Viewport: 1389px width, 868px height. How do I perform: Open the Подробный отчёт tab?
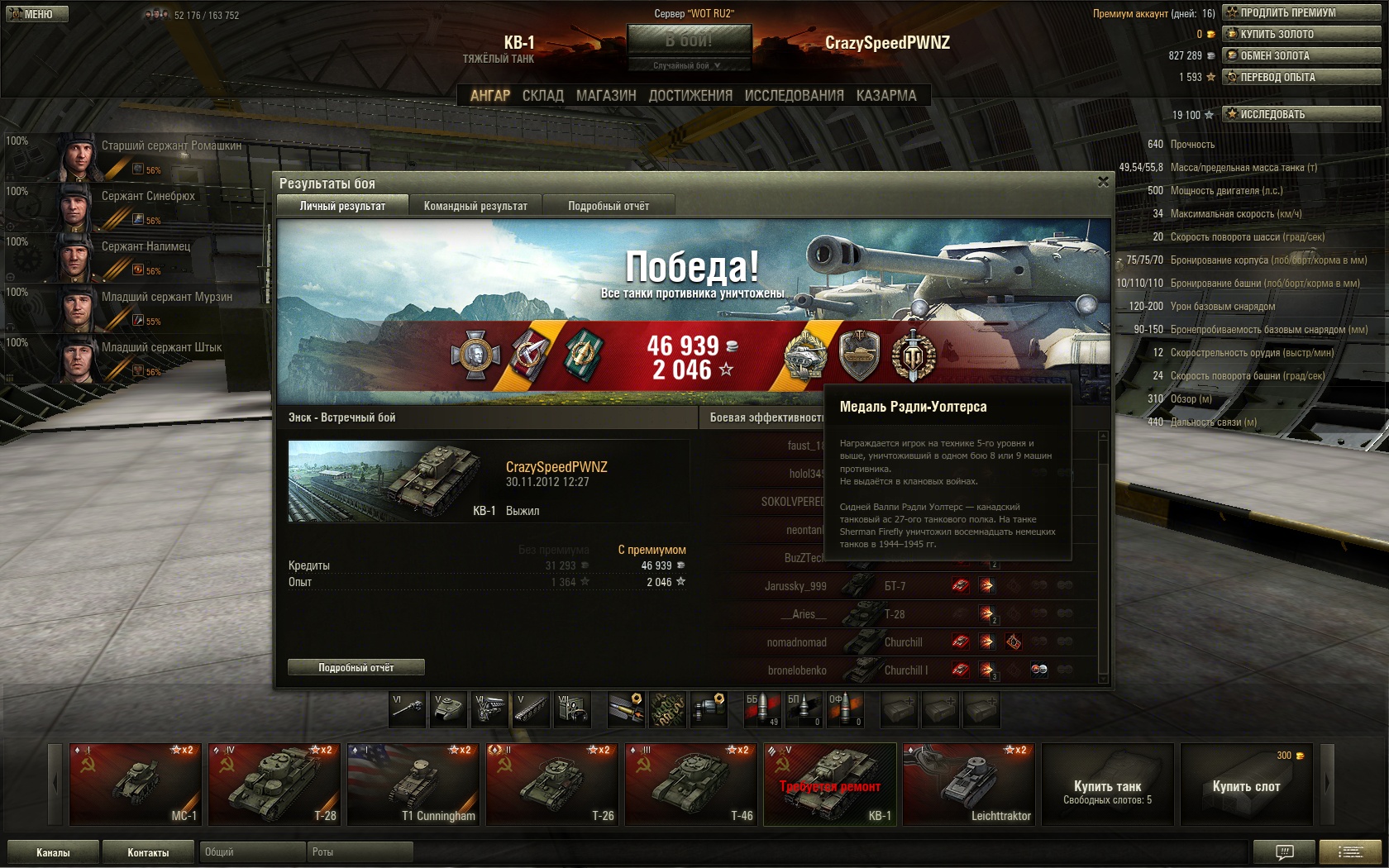point(609,206)
